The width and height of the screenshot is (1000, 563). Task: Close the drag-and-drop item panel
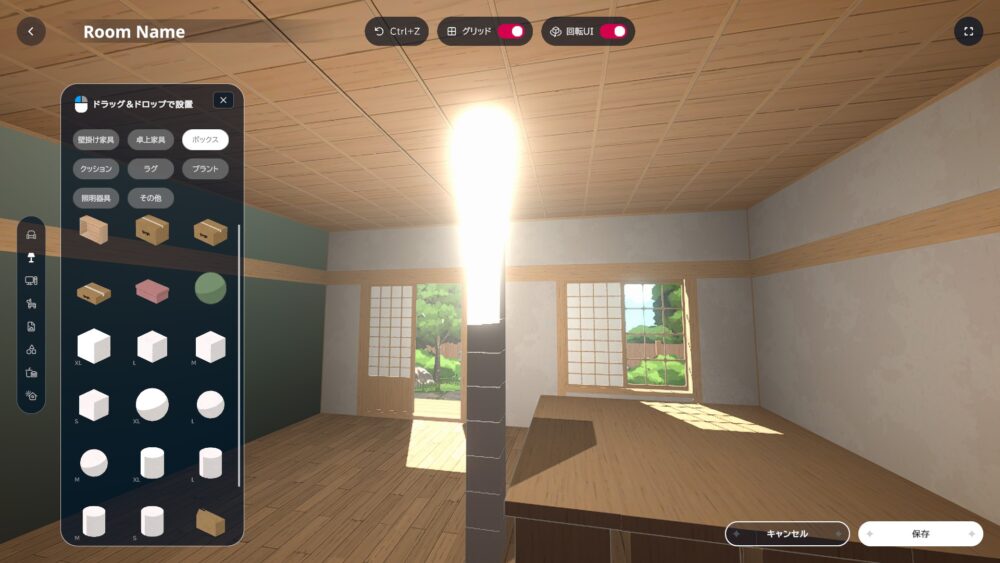[x=223, y=100]
